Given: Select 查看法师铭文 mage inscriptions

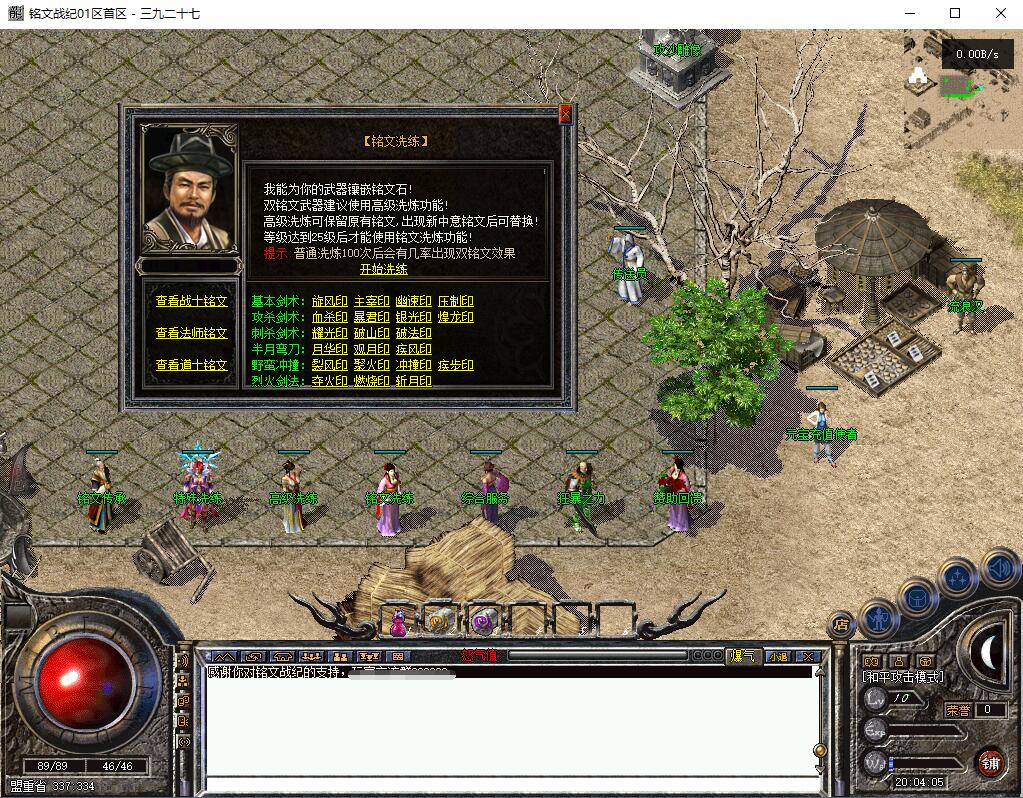Looking at the screenshot, I should 191,333.
